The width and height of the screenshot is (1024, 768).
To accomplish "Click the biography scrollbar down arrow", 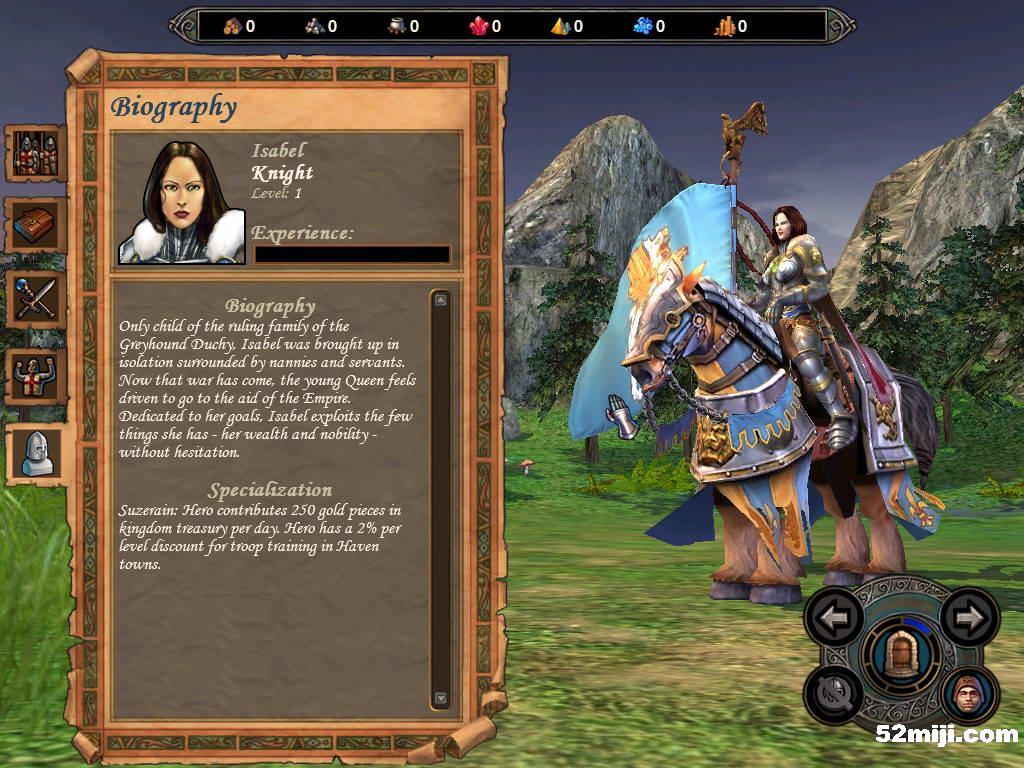I will [441, 698].
